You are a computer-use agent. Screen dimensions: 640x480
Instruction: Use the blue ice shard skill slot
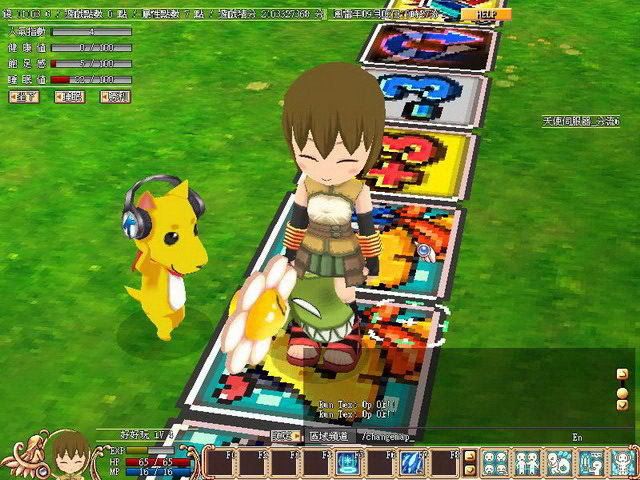tap(410, 462)
